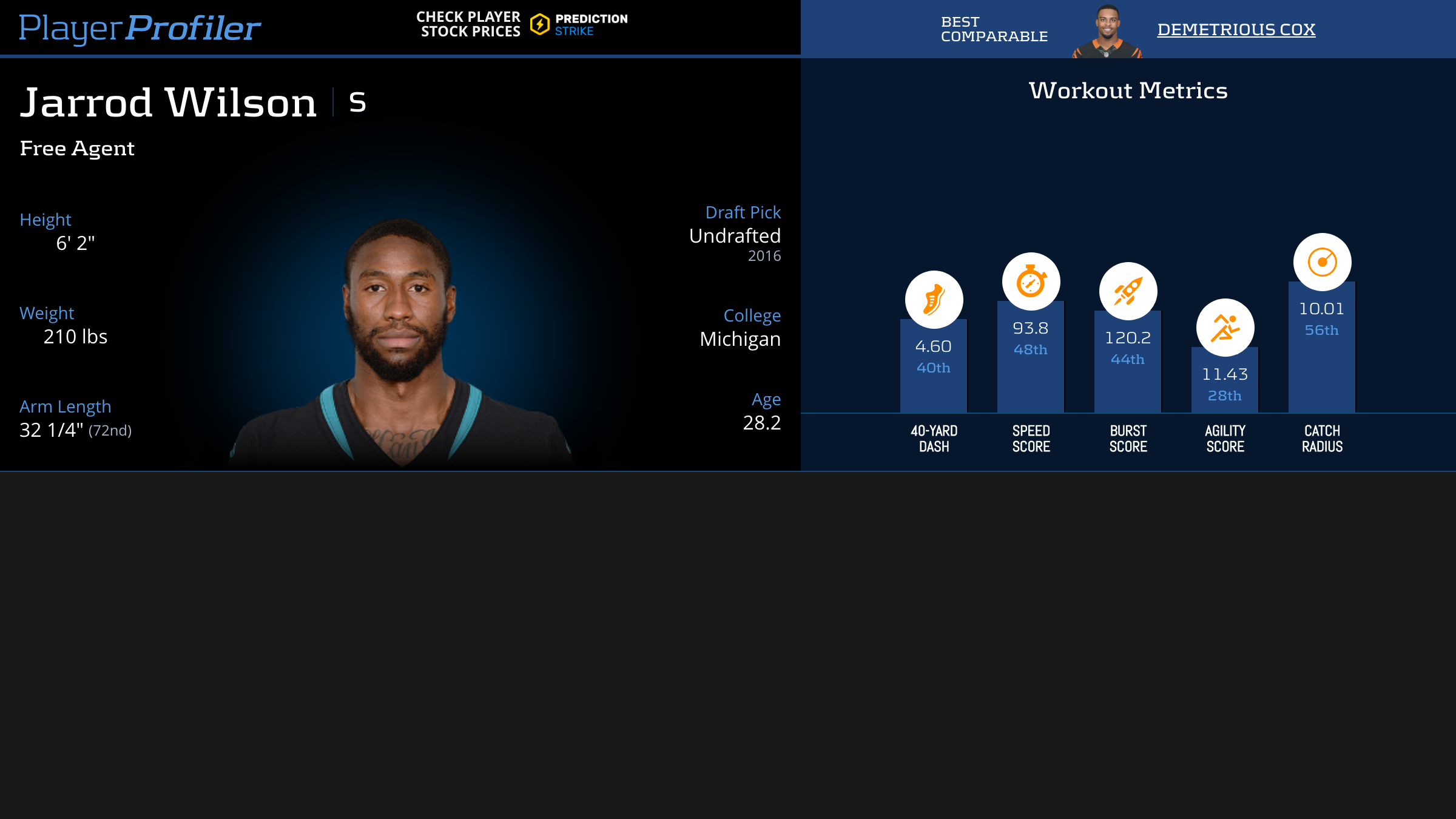Open the PlayerProfiler home logo
The width and height of the screenshot is (1456, 819).
click(x=140, y=28)
